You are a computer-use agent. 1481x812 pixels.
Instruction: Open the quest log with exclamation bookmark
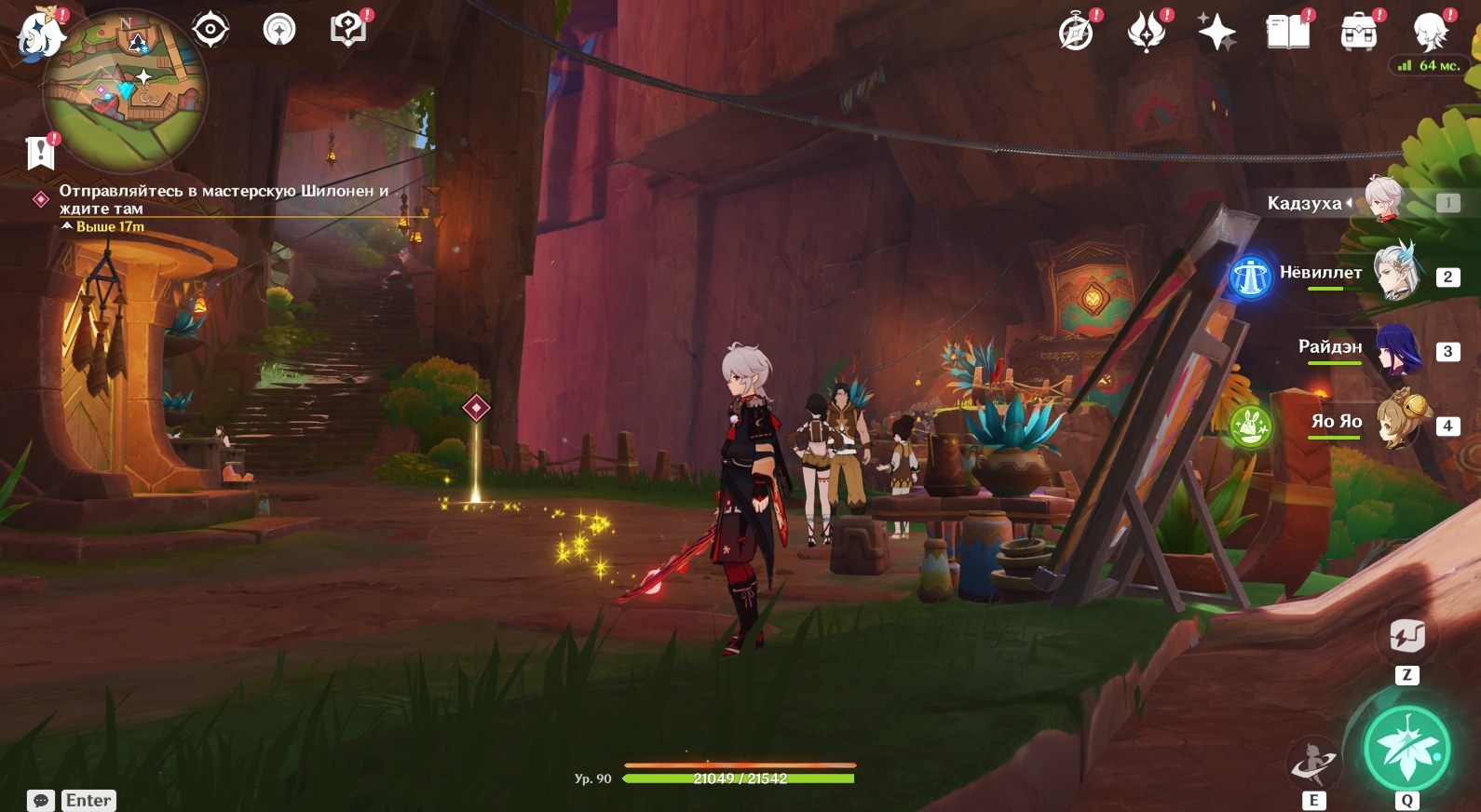(x=41, y=152)
